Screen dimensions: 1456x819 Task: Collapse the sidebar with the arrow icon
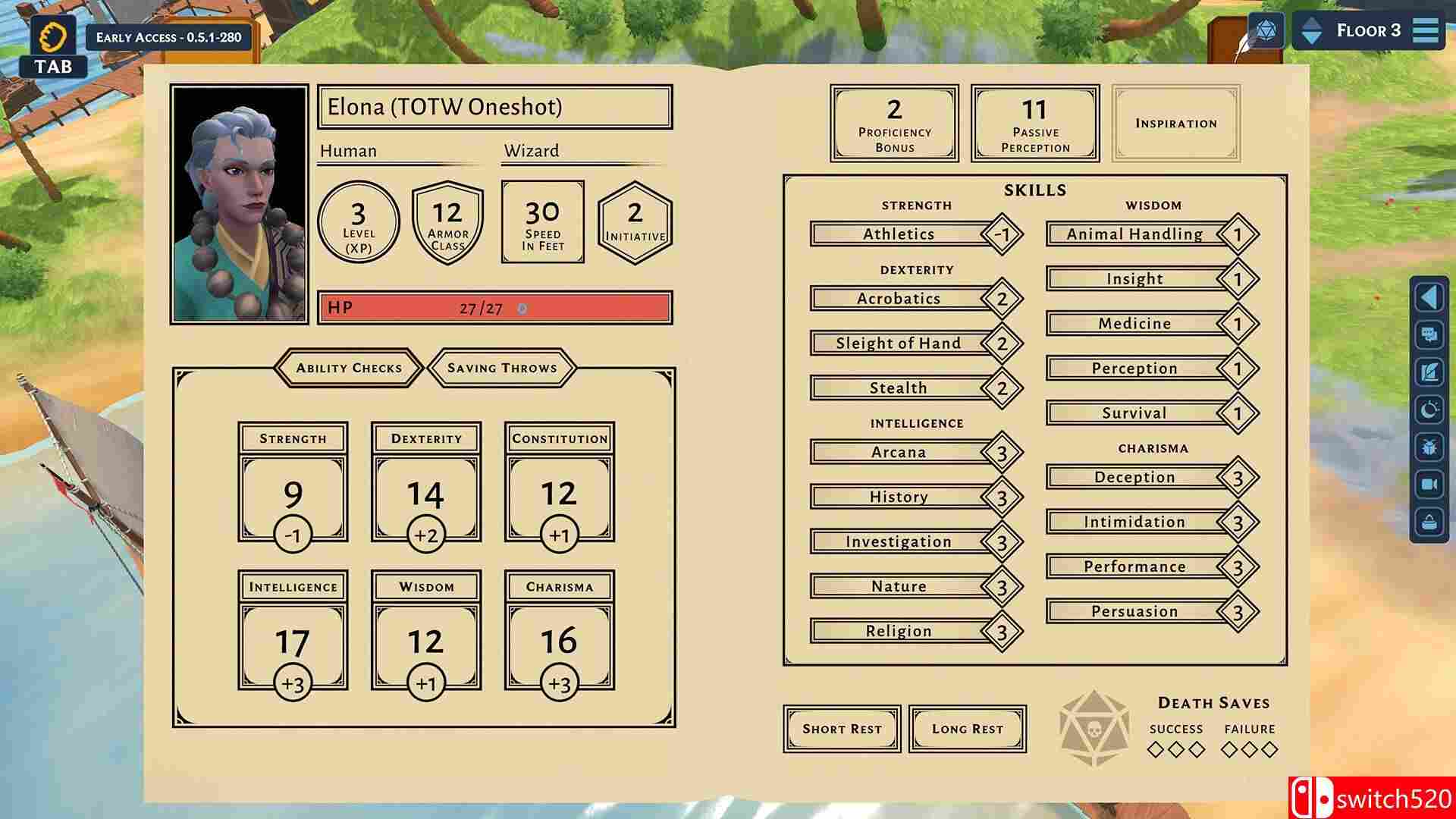[x=1430, y=297]
